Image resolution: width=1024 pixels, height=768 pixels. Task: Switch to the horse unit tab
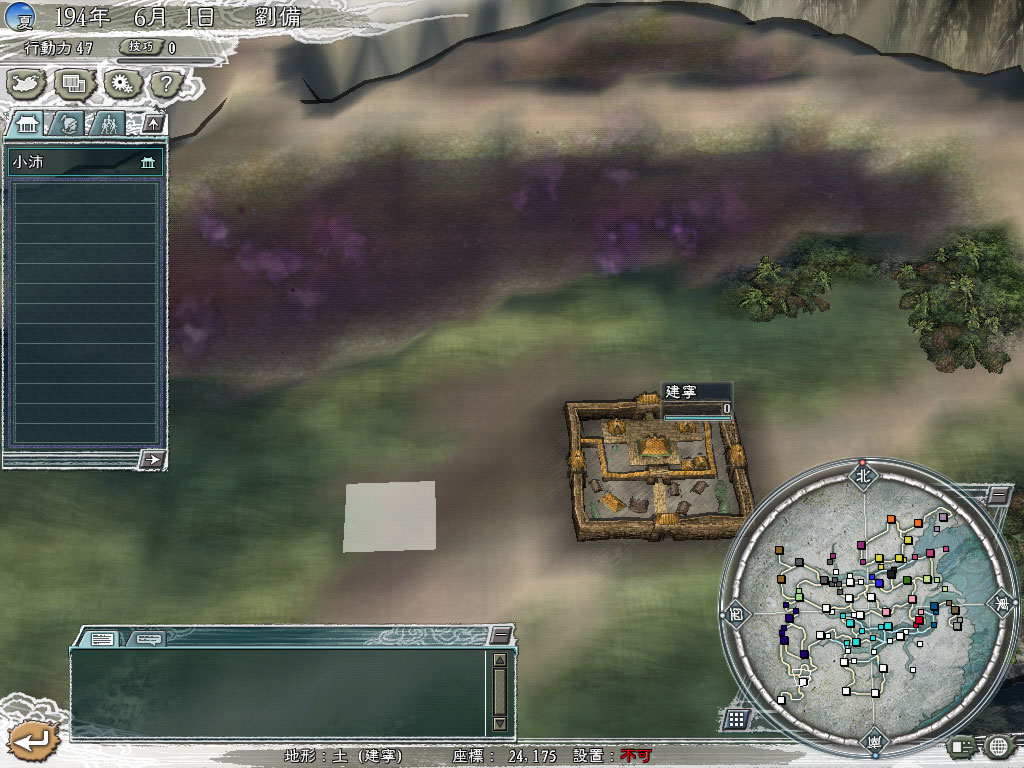(68, 124)
